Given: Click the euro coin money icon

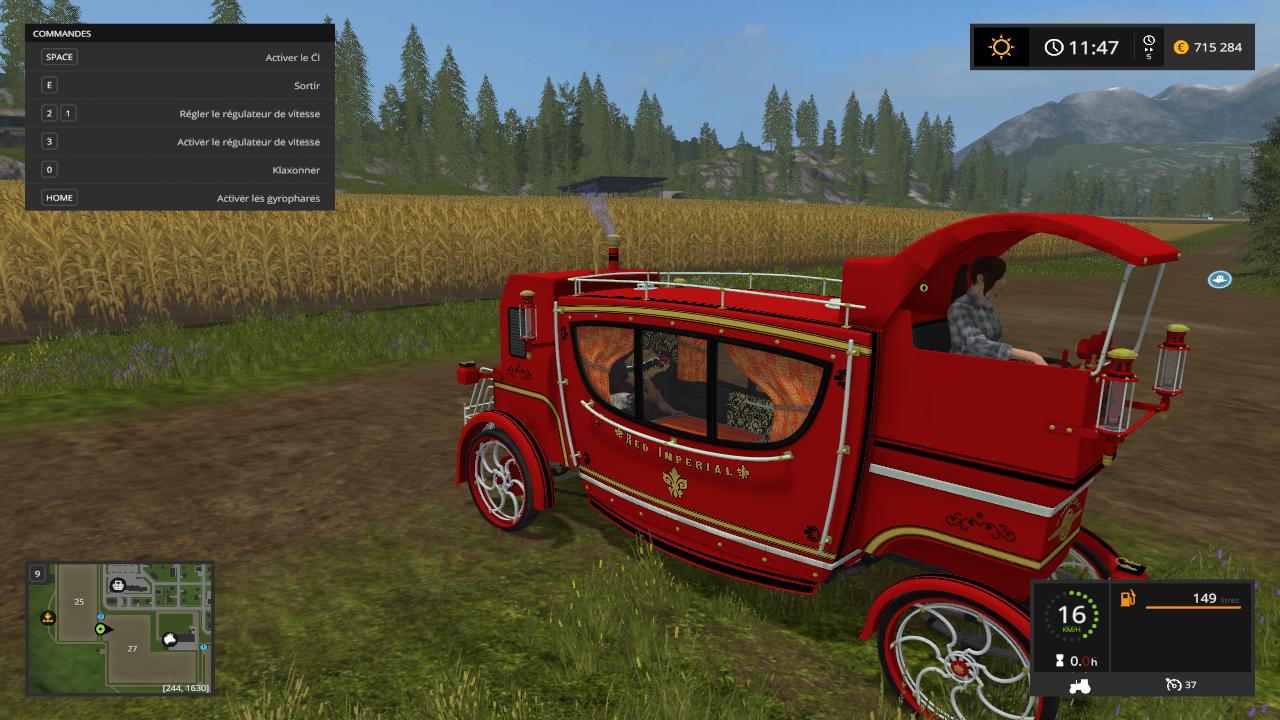Looking at the screenshot, I should point(1180,47).
